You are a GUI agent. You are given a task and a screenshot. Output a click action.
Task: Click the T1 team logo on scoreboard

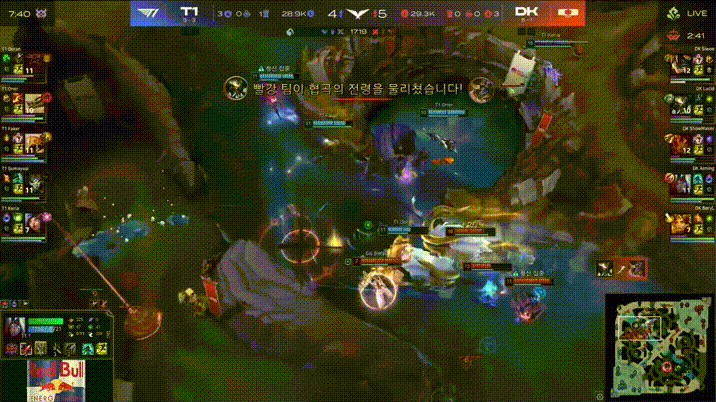tap(151, 13)
